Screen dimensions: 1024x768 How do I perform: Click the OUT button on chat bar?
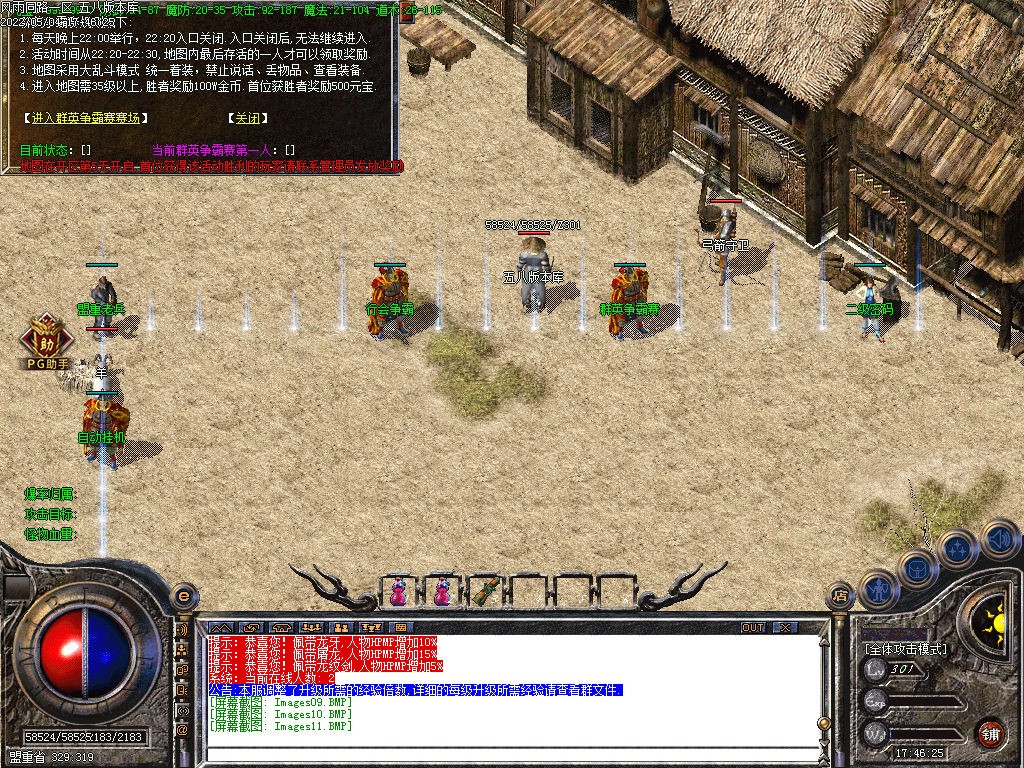(753, 628)
